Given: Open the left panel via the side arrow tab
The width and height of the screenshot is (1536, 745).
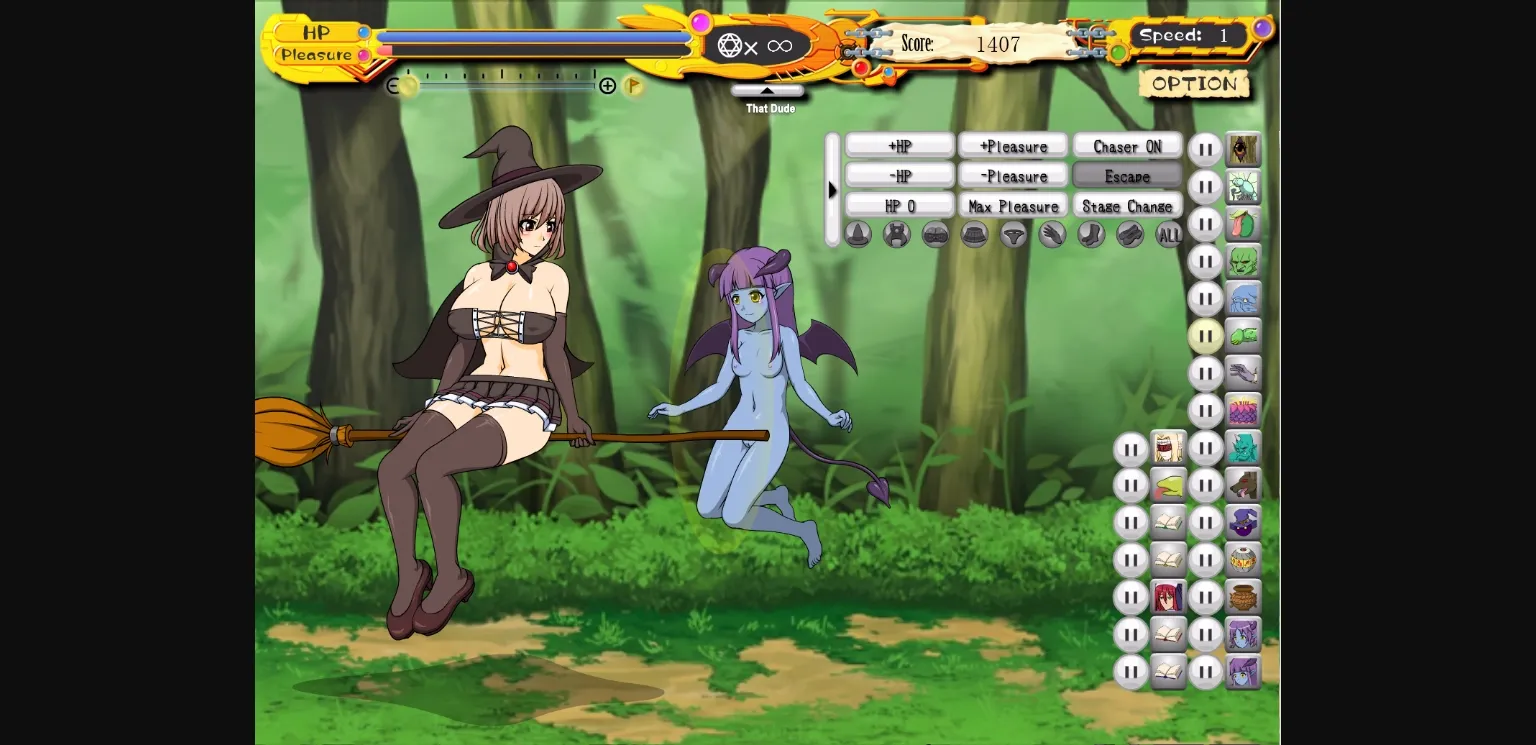Looking at the screenshot, I should (x=833, y=190).
